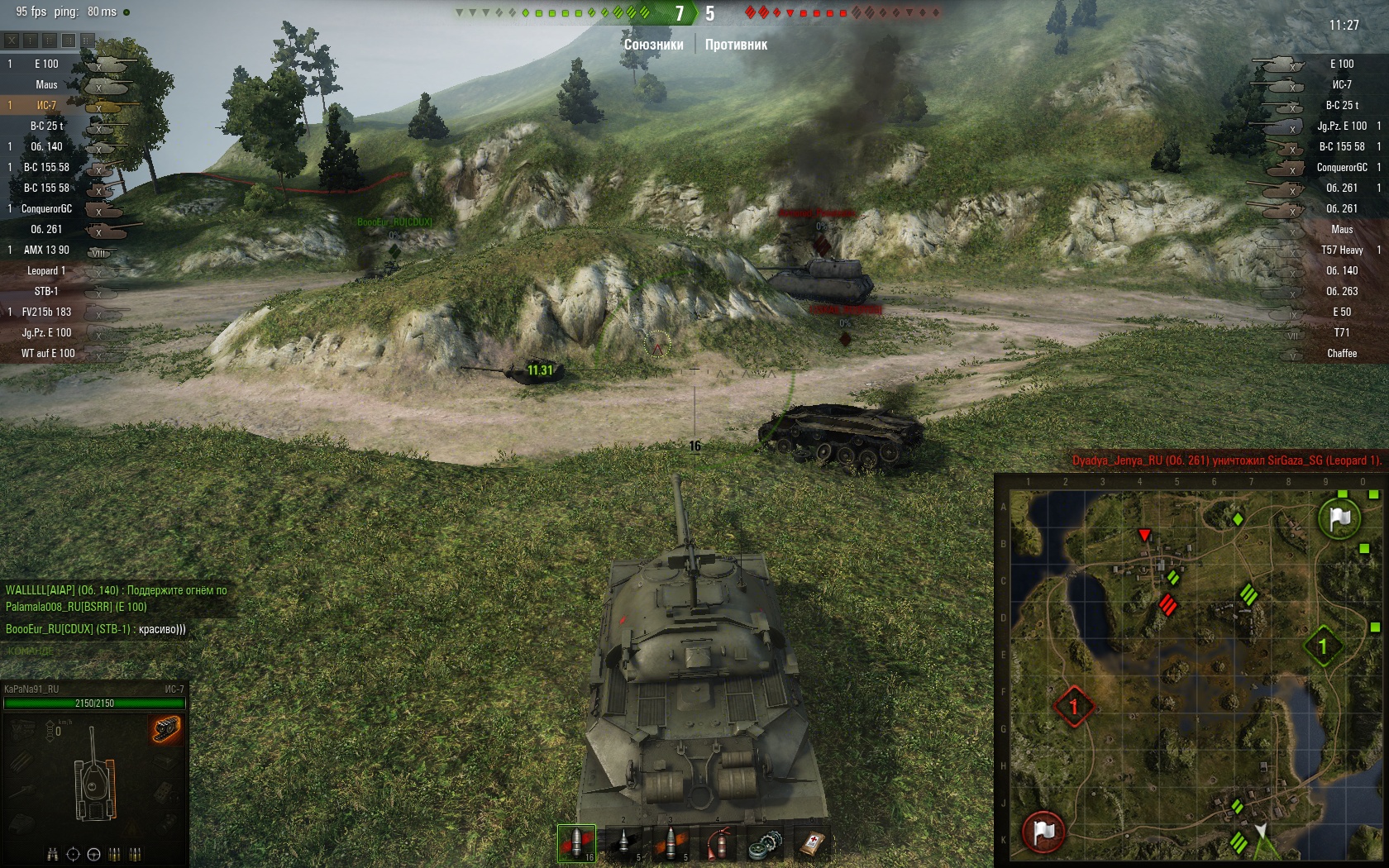Click the steering wheel driver icon

coord(93,854)
